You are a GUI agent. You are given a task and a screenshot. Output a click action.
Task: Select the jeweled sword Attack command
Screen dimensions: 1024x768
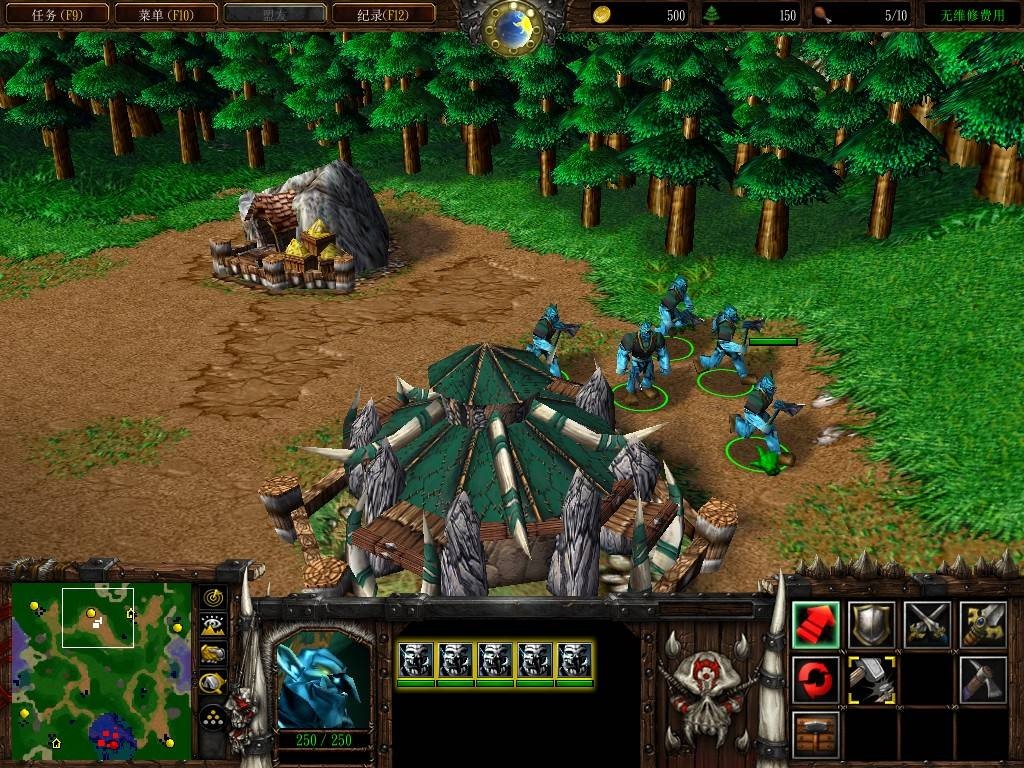982,625
